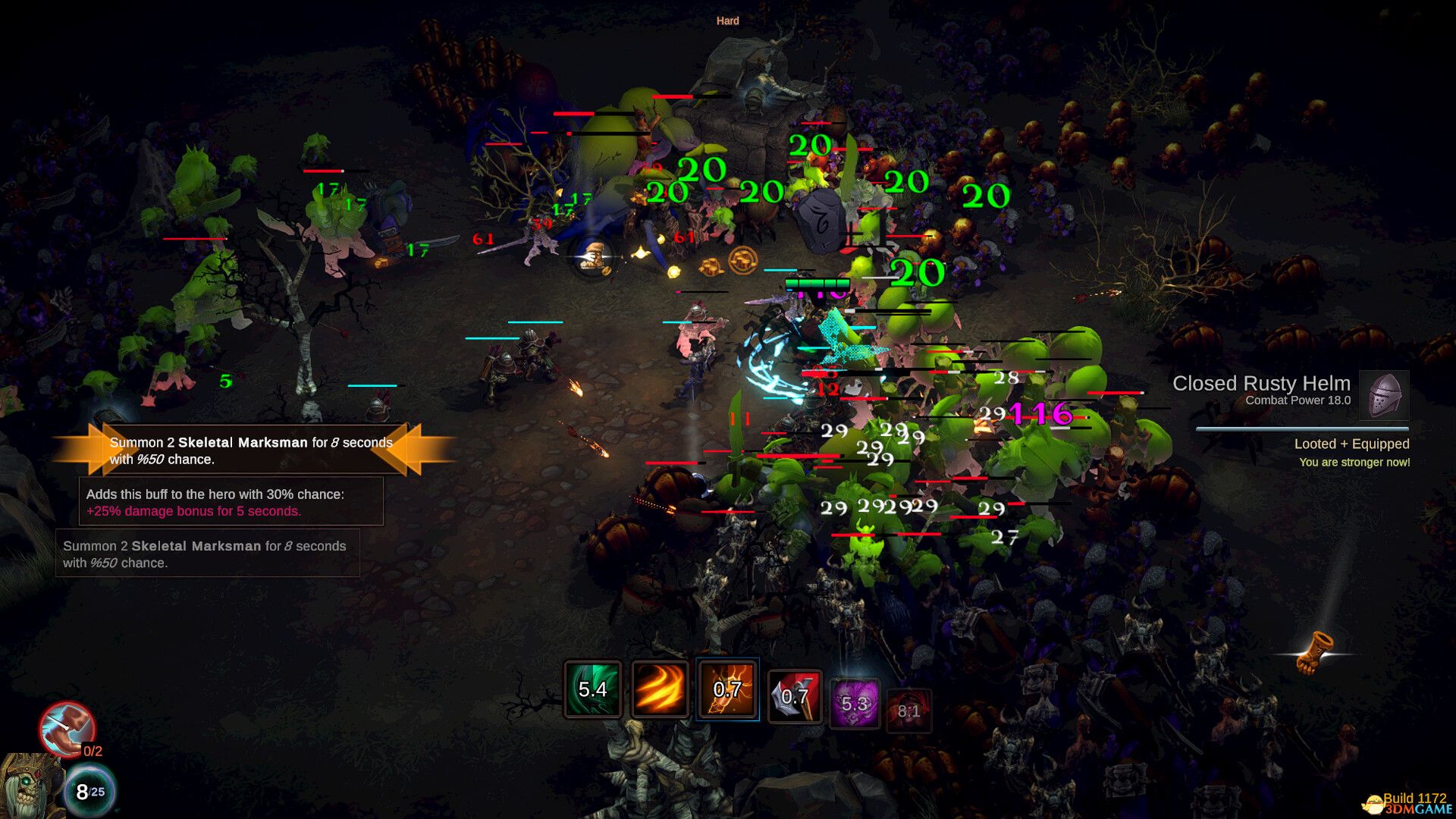This screenshot has width=1456, height=819.
Task: Click the Hard difficulty label at top
Action: pos(727,20)
